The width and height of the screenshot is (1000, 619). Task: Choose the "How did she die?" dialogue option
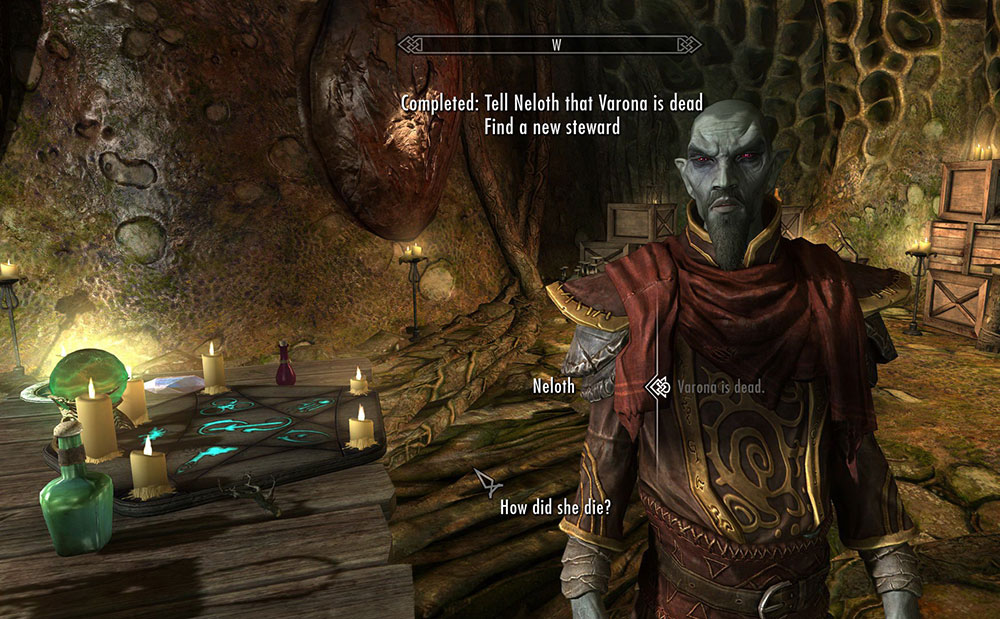(x=555, y=507)
